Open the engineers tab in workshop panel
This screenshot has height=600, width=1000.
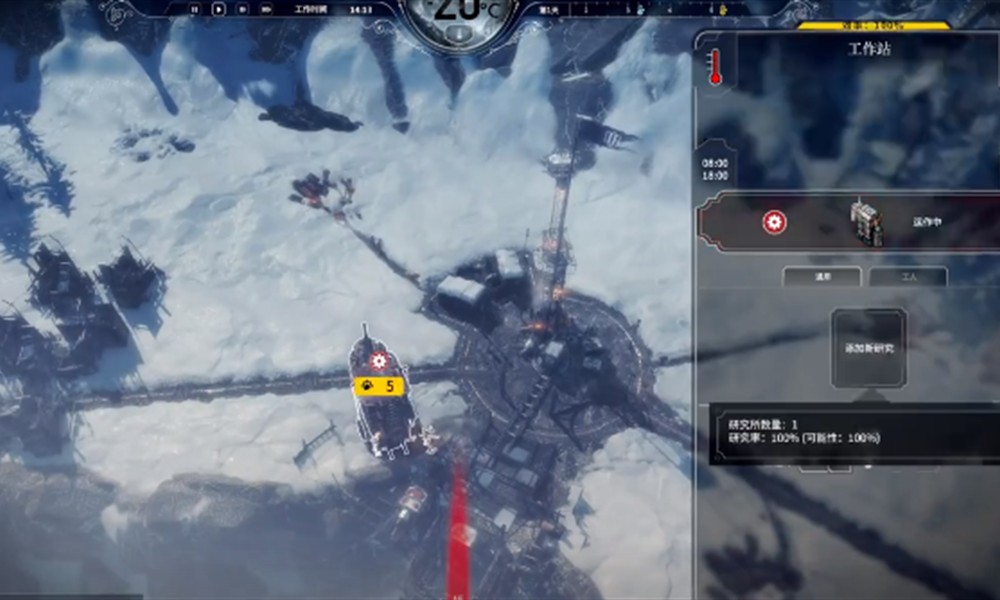(x=821, y=276)
